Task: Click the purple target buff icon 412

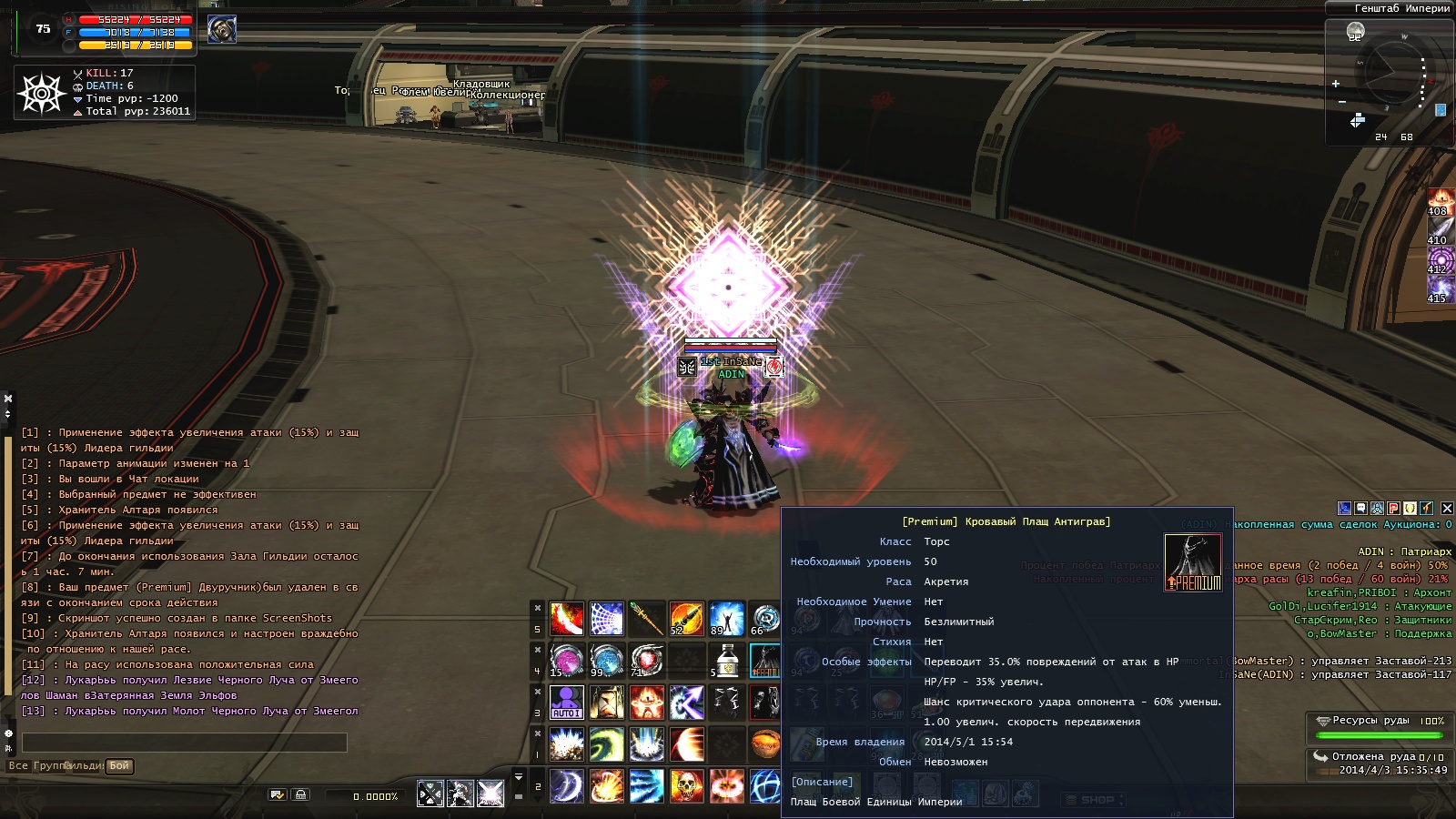Action: pos(1440,259)
